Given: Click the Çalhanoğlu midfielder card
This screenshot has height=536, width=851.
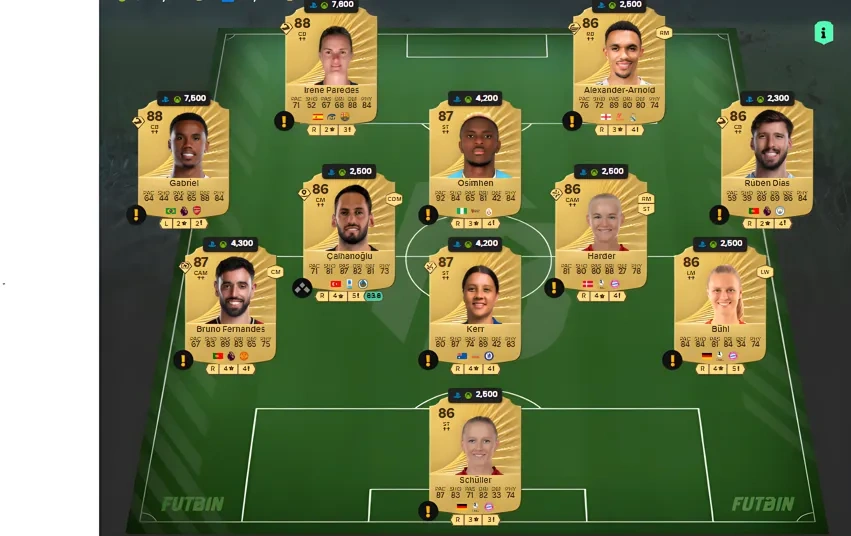Looking at the screenshot, I should coord(349,229).
